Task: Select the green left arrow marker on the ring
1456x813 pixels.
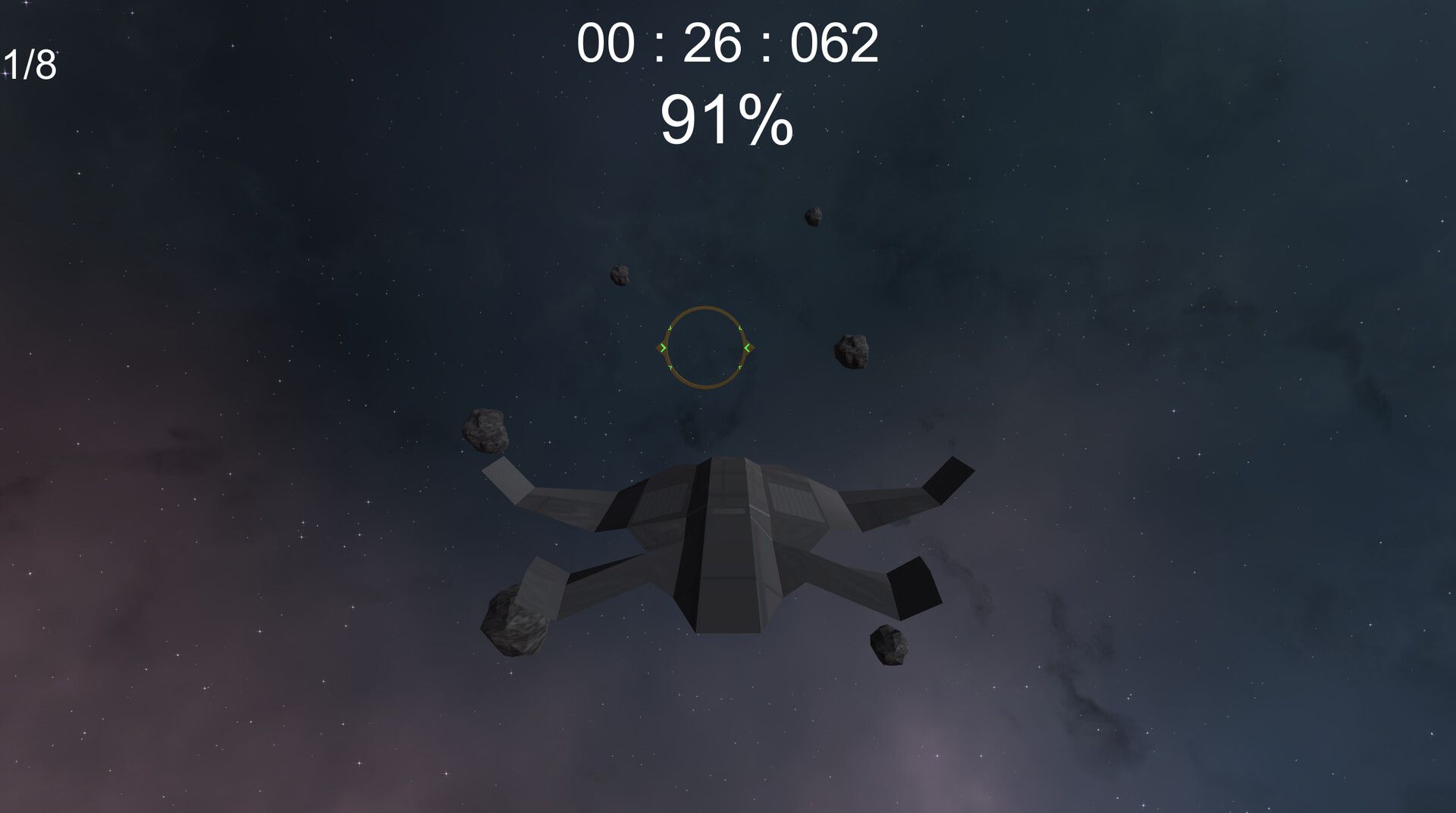Action: tap(663, 347)
